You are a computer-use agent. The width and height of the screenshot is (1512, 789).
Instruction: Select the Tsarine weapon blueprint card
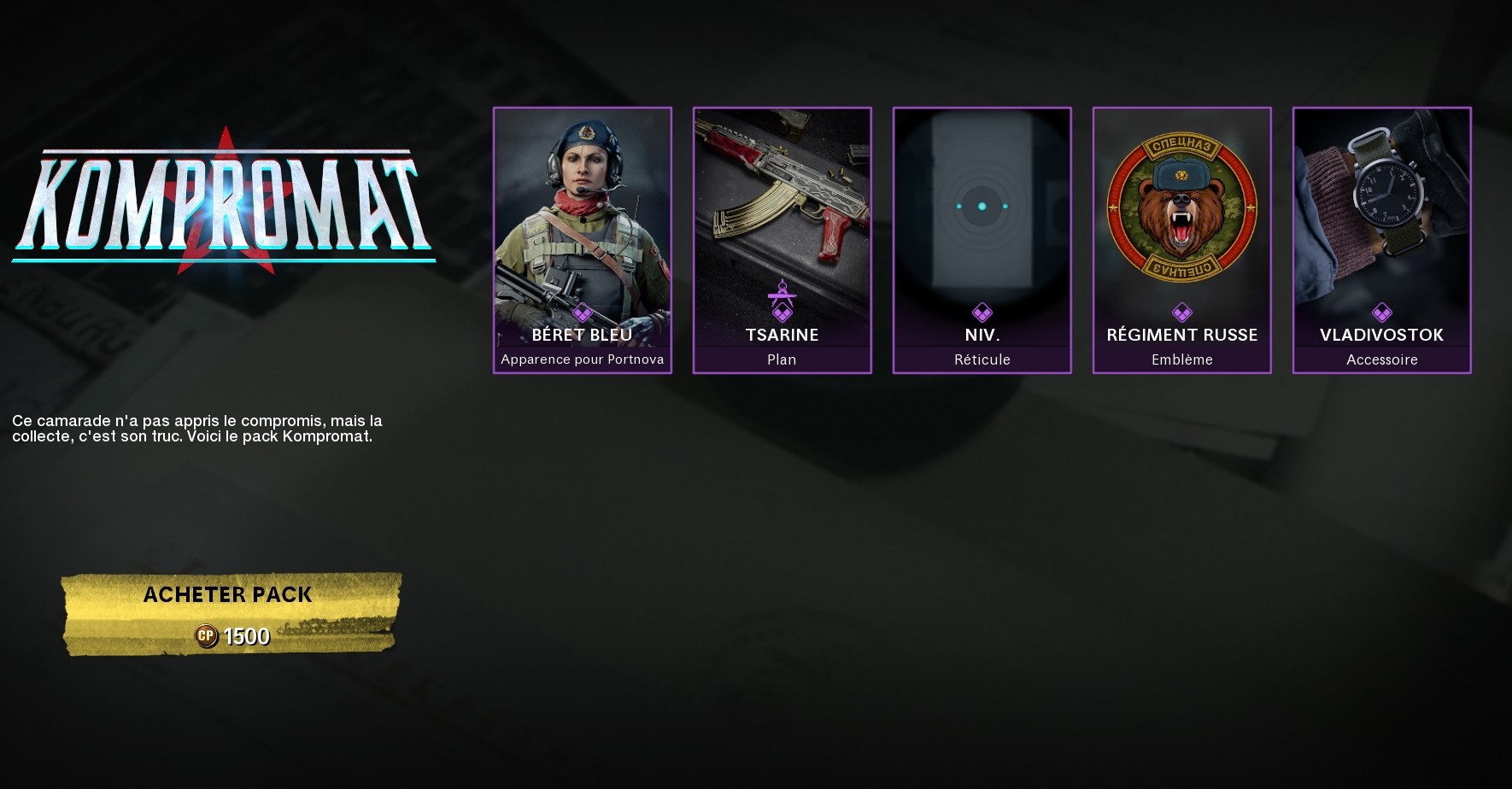[x=782, y=205]
